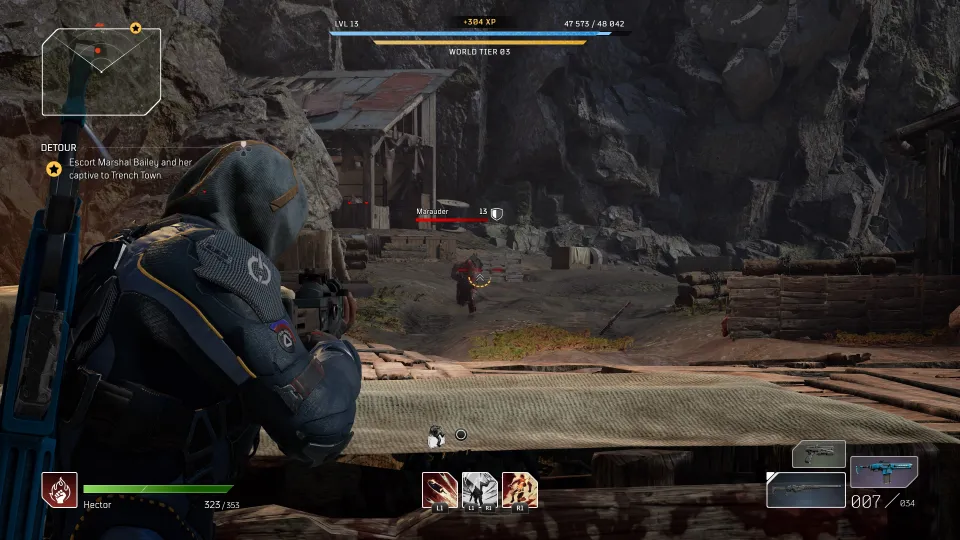Select the blue assault rifle weapon slot
The width and height of the screenshot is (960, 540).
(x=883, y=472)
